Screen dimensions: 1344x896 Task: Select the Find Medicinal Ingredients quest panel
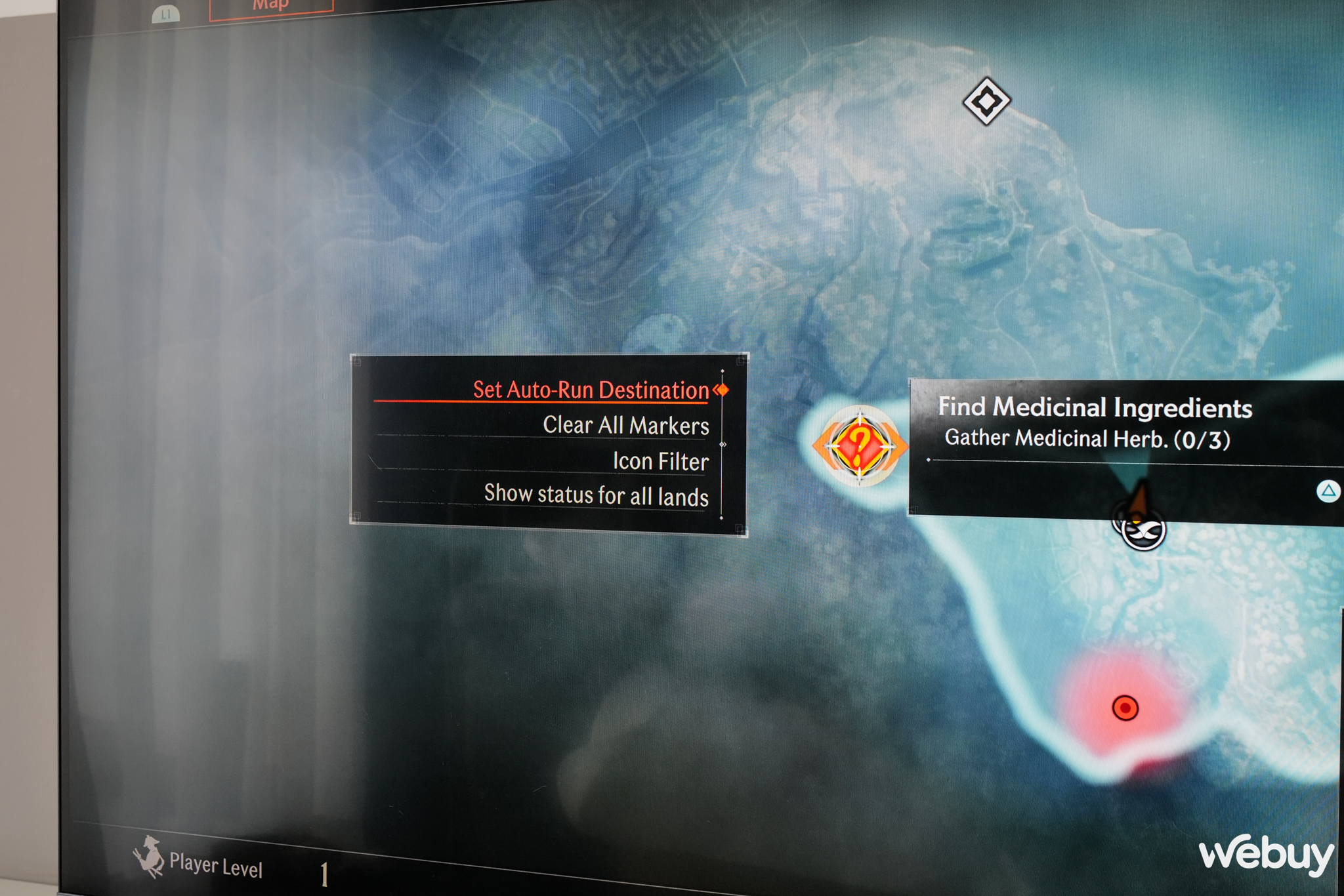pos(1095,422)
